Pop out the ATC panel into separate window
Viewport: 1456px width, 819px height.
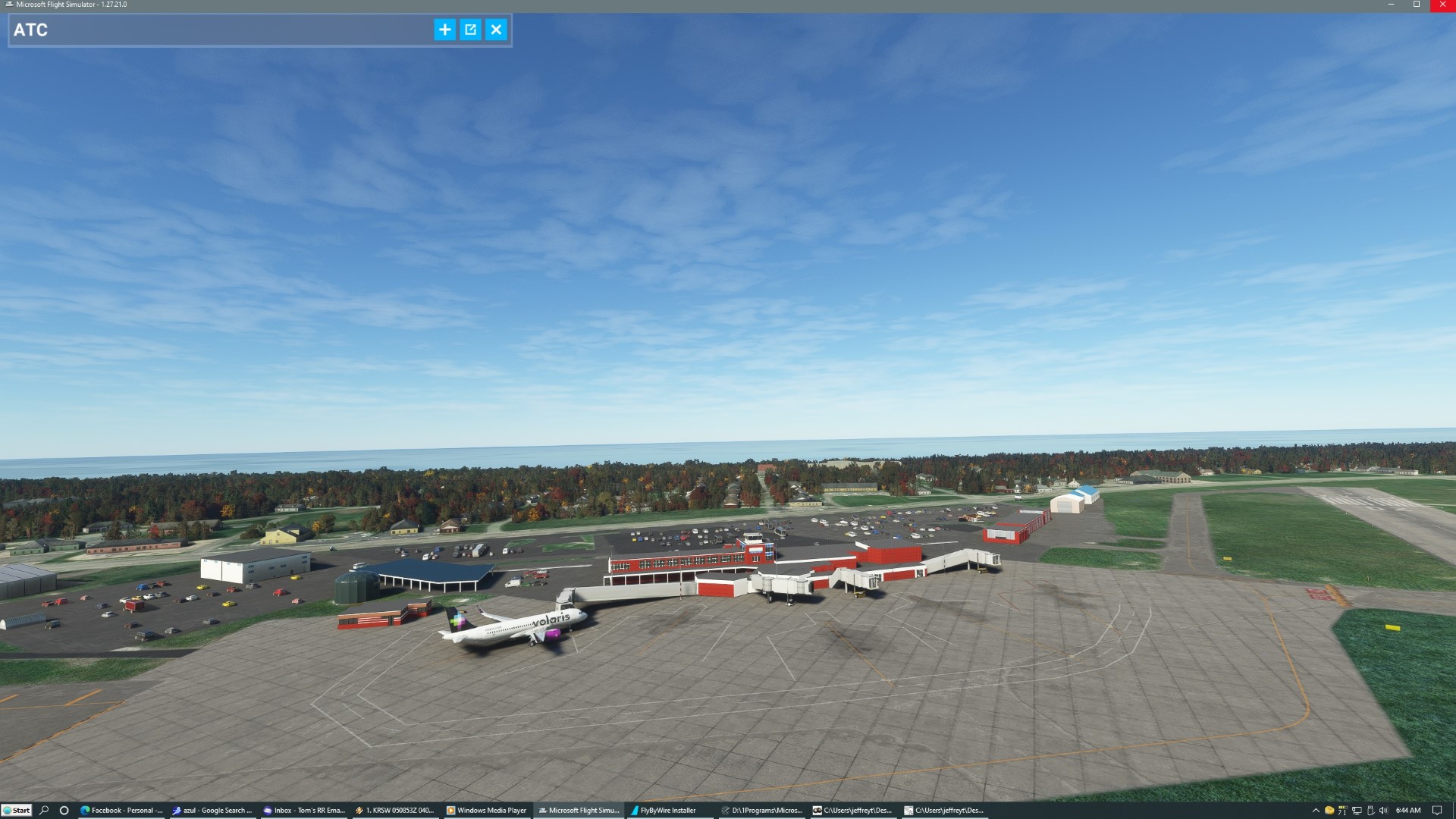(x=471, y=30)
